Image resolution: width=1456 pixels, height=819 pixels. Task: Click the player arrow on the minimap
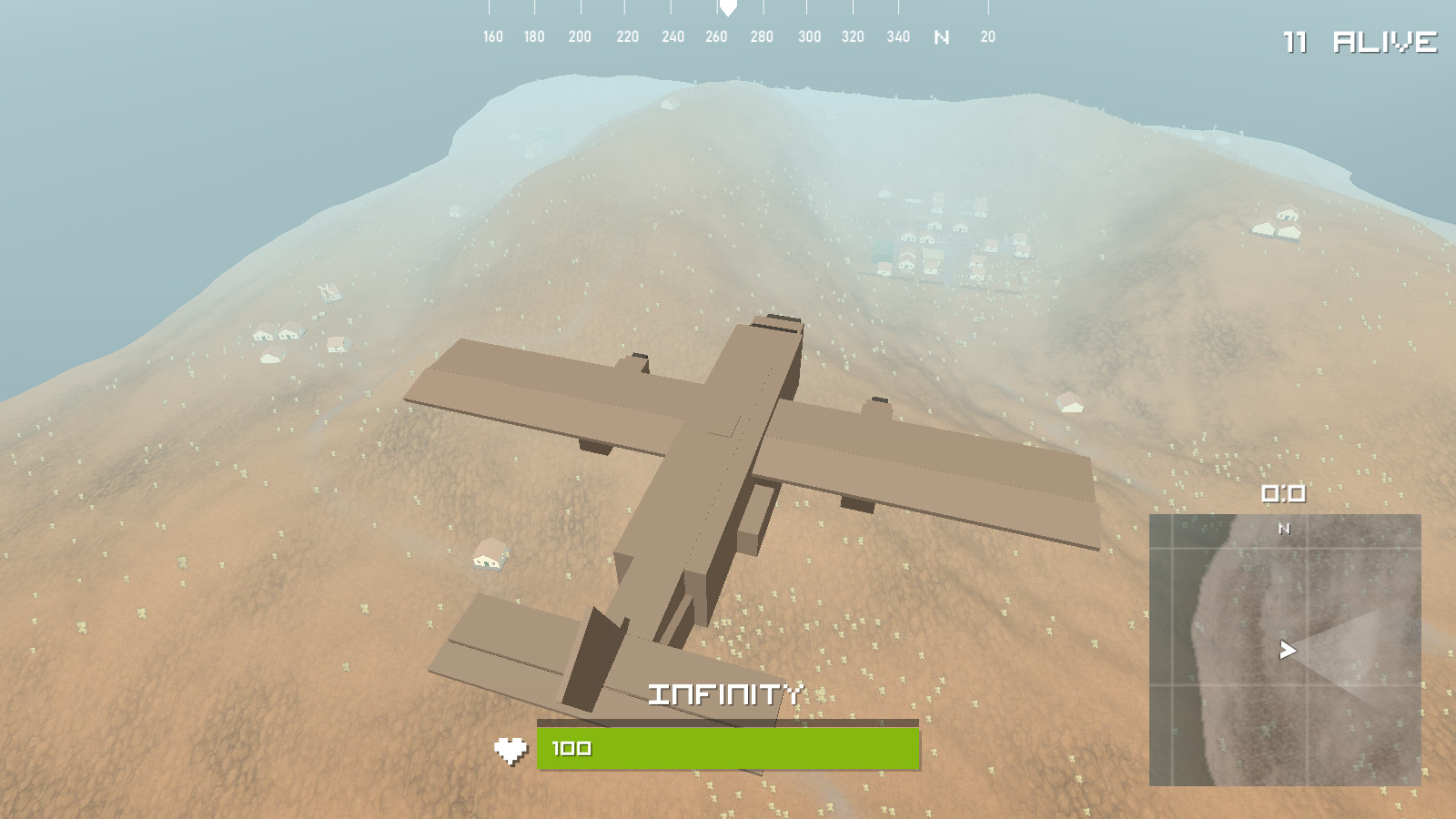tap(1286, 650)
